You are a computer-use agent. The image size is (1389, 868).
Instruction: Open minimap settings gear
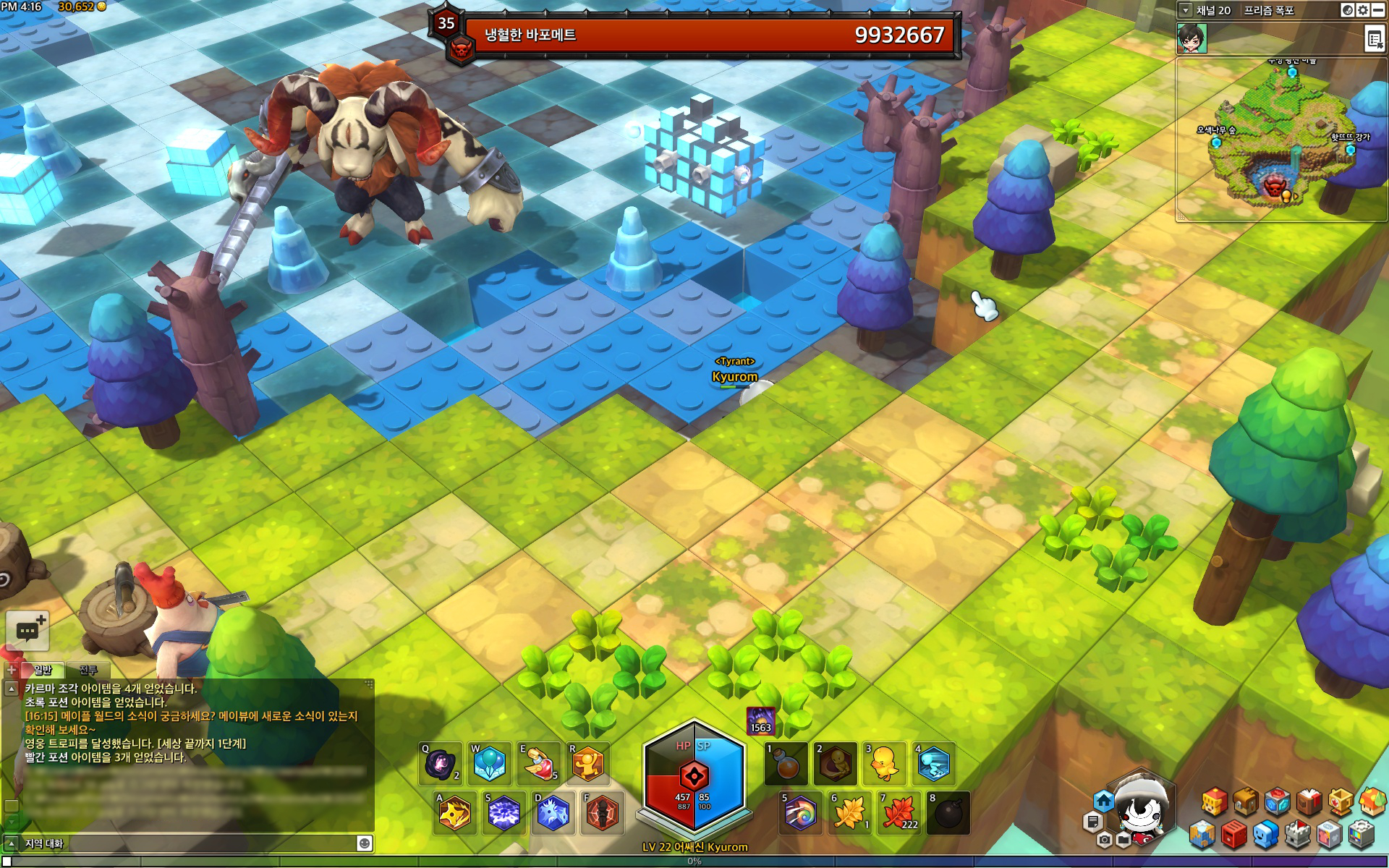(x=1362, y=10)
